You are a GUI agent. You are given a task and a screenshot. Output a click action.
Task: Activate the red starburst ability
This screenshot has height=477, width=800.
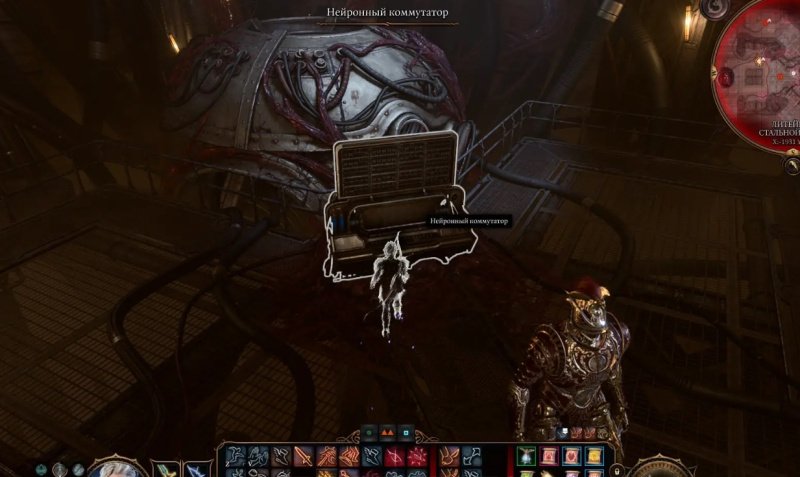[x=418, y=457]
